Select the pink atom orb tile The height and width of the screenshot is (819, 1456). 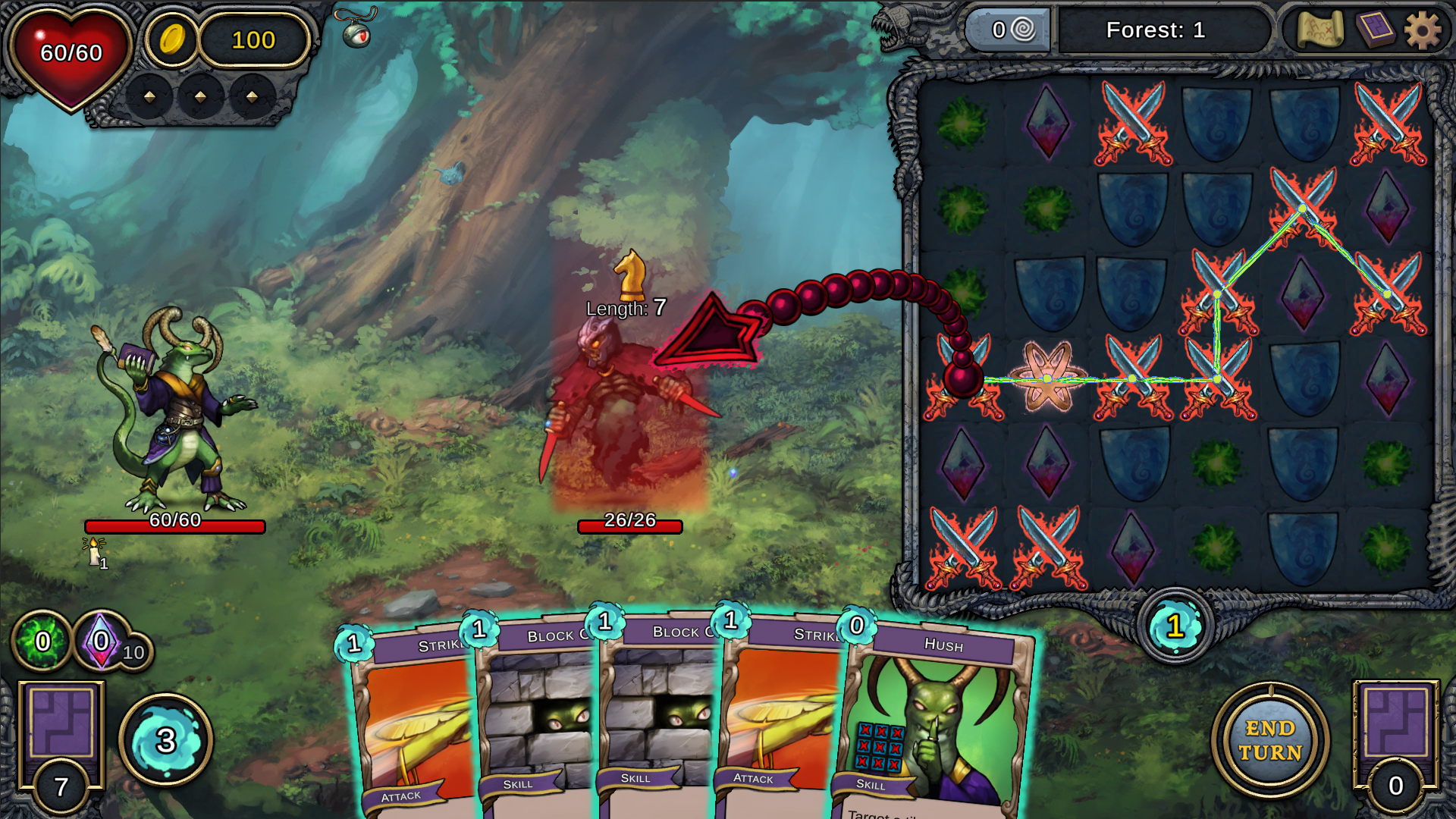pos(1047,378)
